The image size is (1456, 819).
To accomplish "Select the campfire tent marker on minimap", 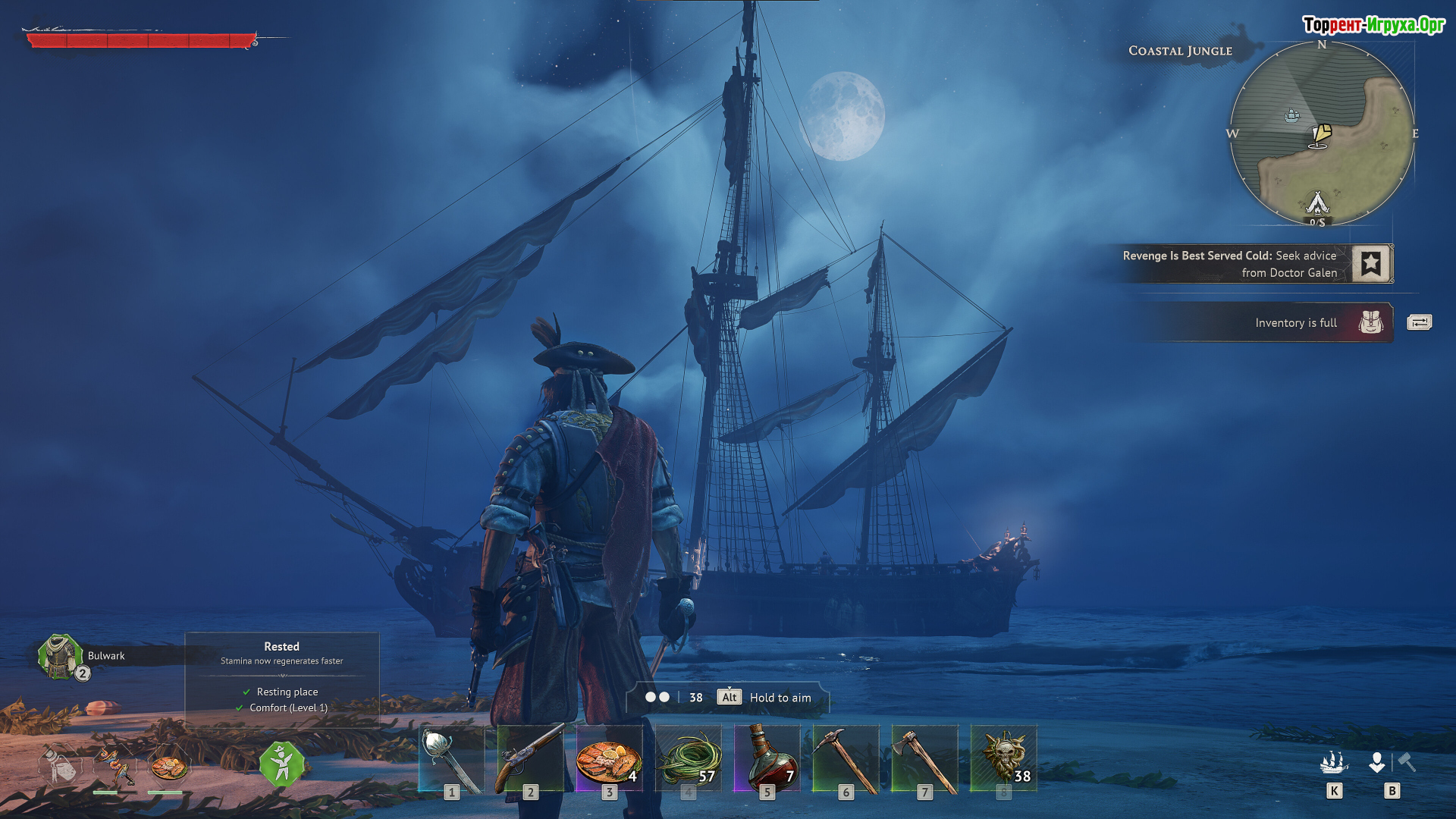I will click(x=1317, y=203).
